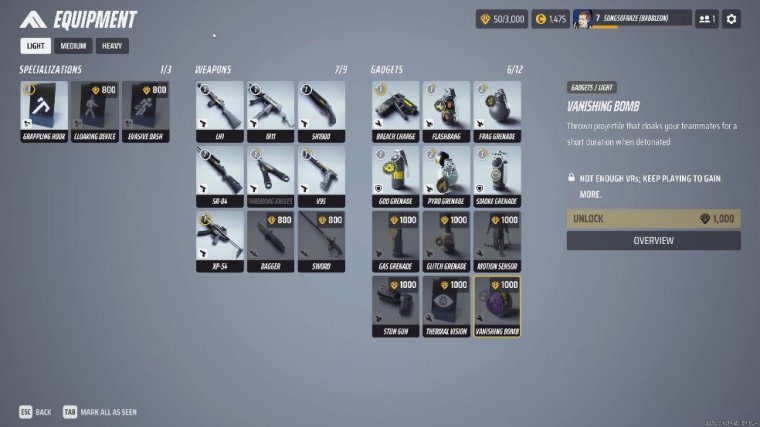Pick the Pyro Grenade gadget
This screenshot has height=427, width=760.
[x=446, y=176]
